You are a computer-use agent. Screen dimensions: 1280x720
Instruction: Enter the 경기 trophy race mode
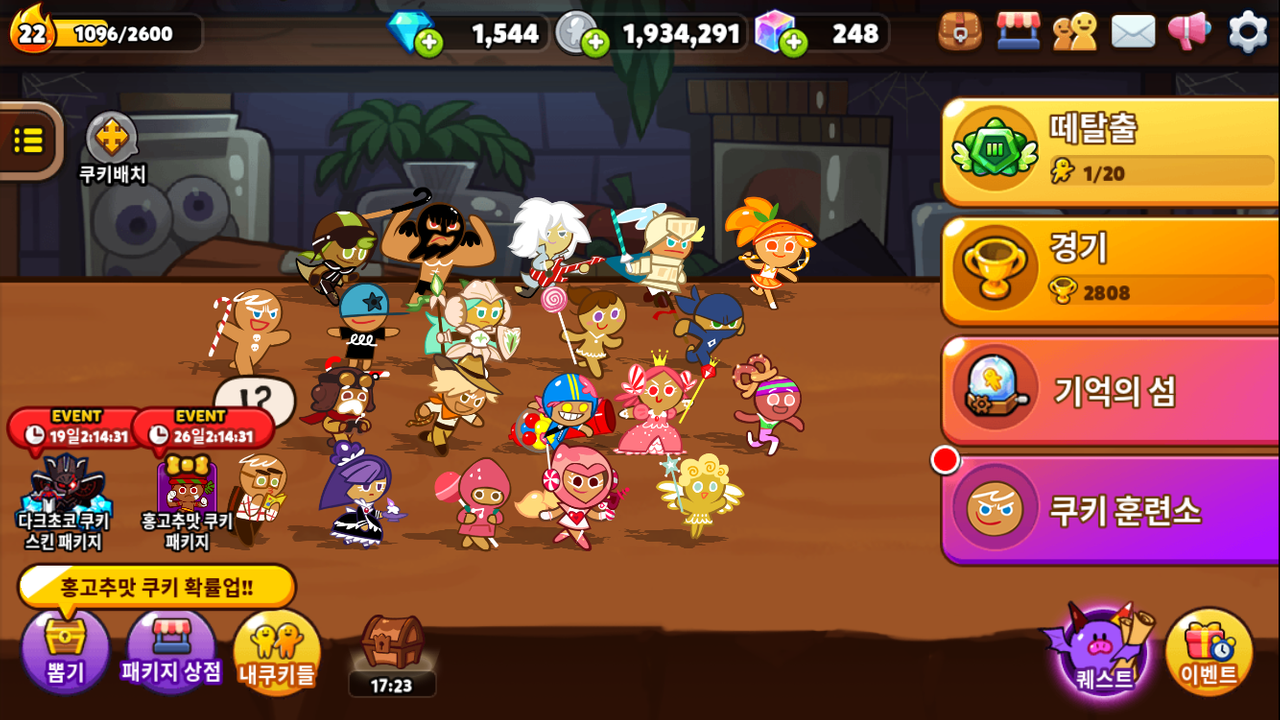coord(1110,270)
